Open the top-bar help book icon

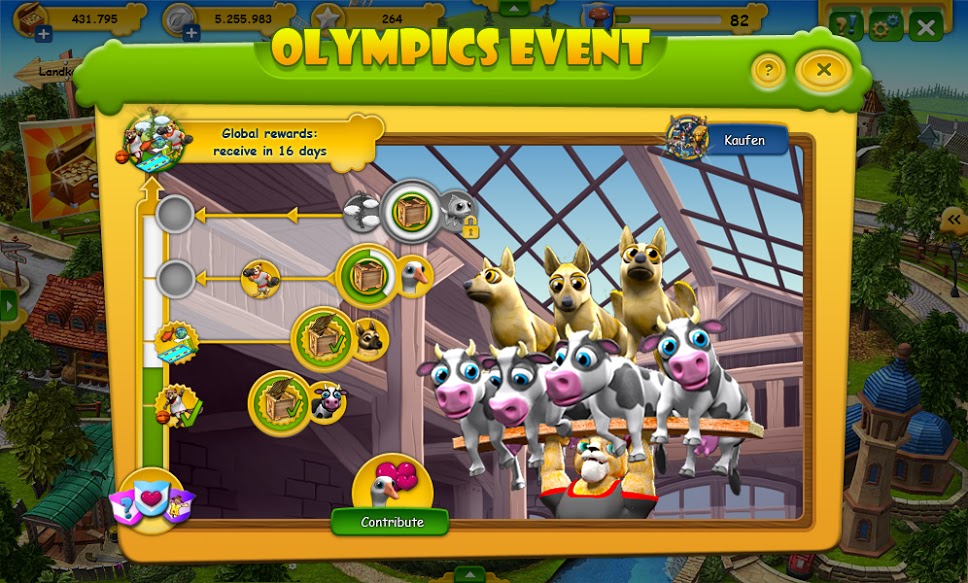coord(845,26)
